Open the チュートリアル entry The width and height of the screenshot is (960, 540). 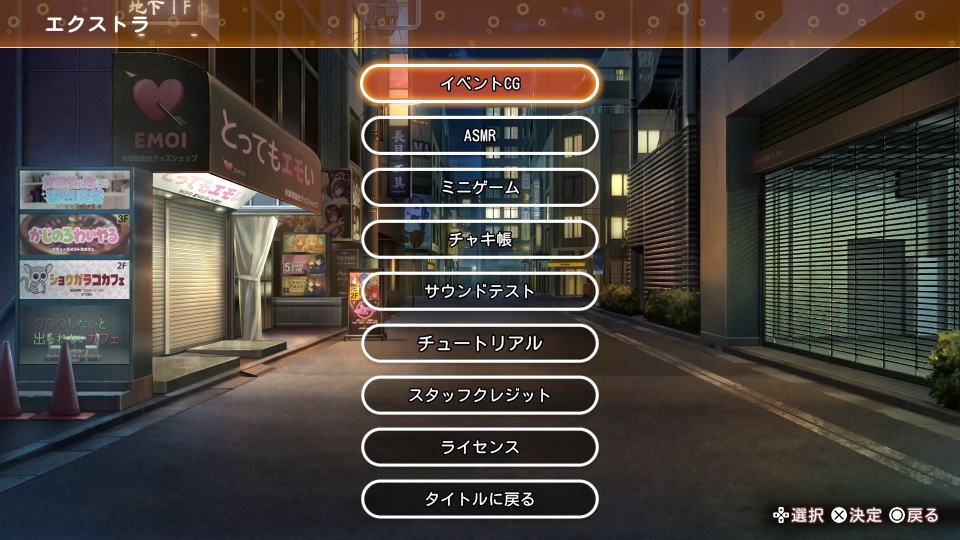(479, 343)
